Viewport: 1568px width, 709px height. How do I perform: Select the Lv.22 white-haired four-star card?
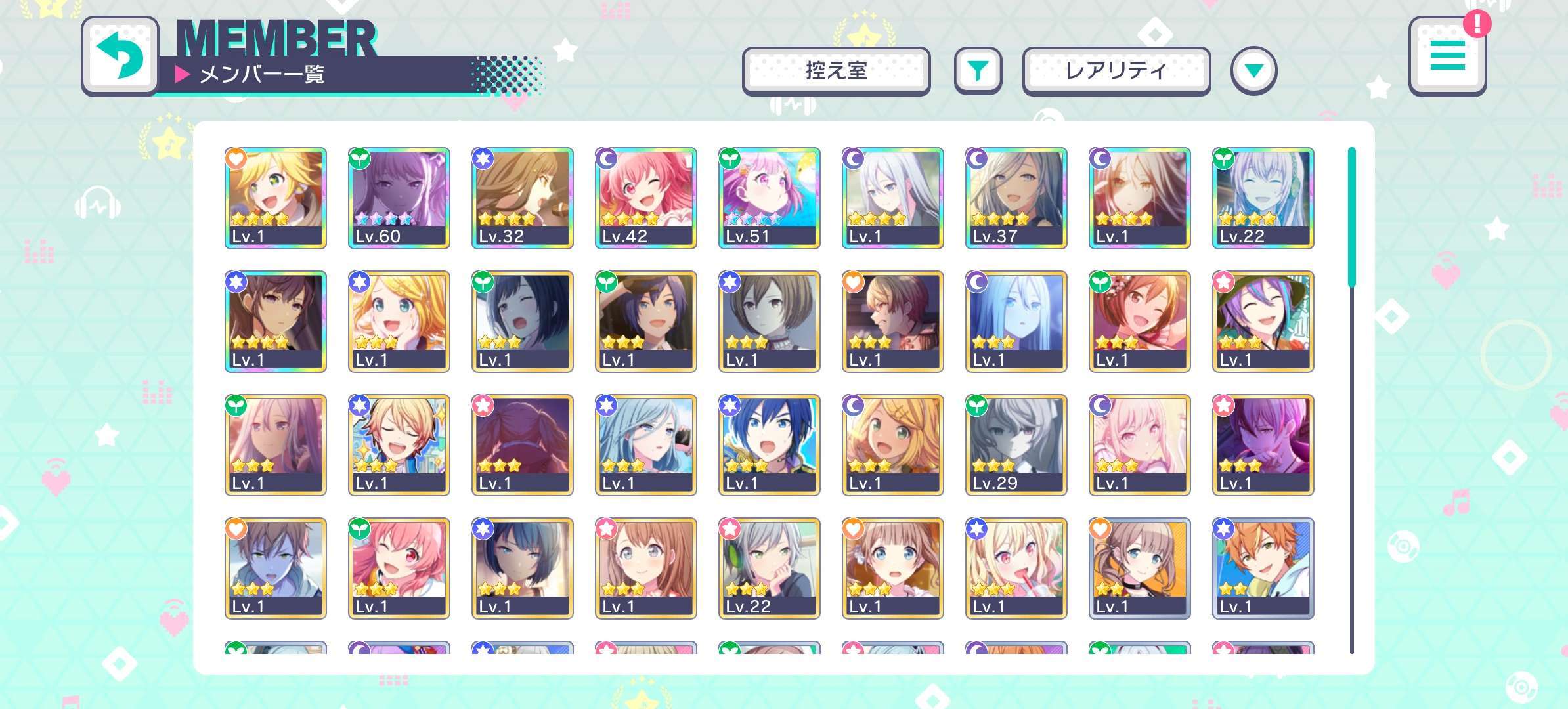[1263, 198]
